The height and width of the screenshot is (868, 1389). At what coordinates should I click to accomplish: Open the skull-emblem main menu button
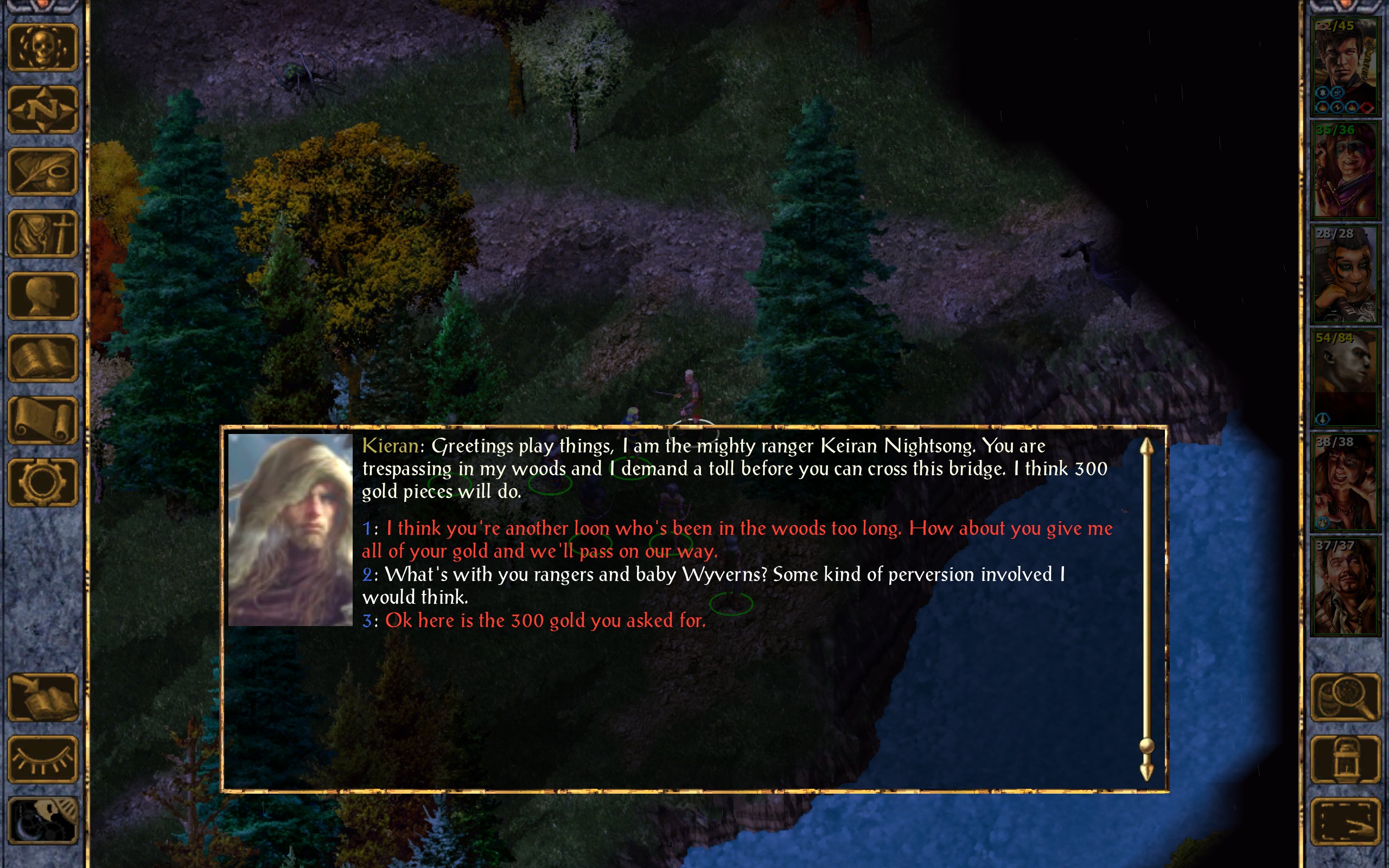click(42, 48)
